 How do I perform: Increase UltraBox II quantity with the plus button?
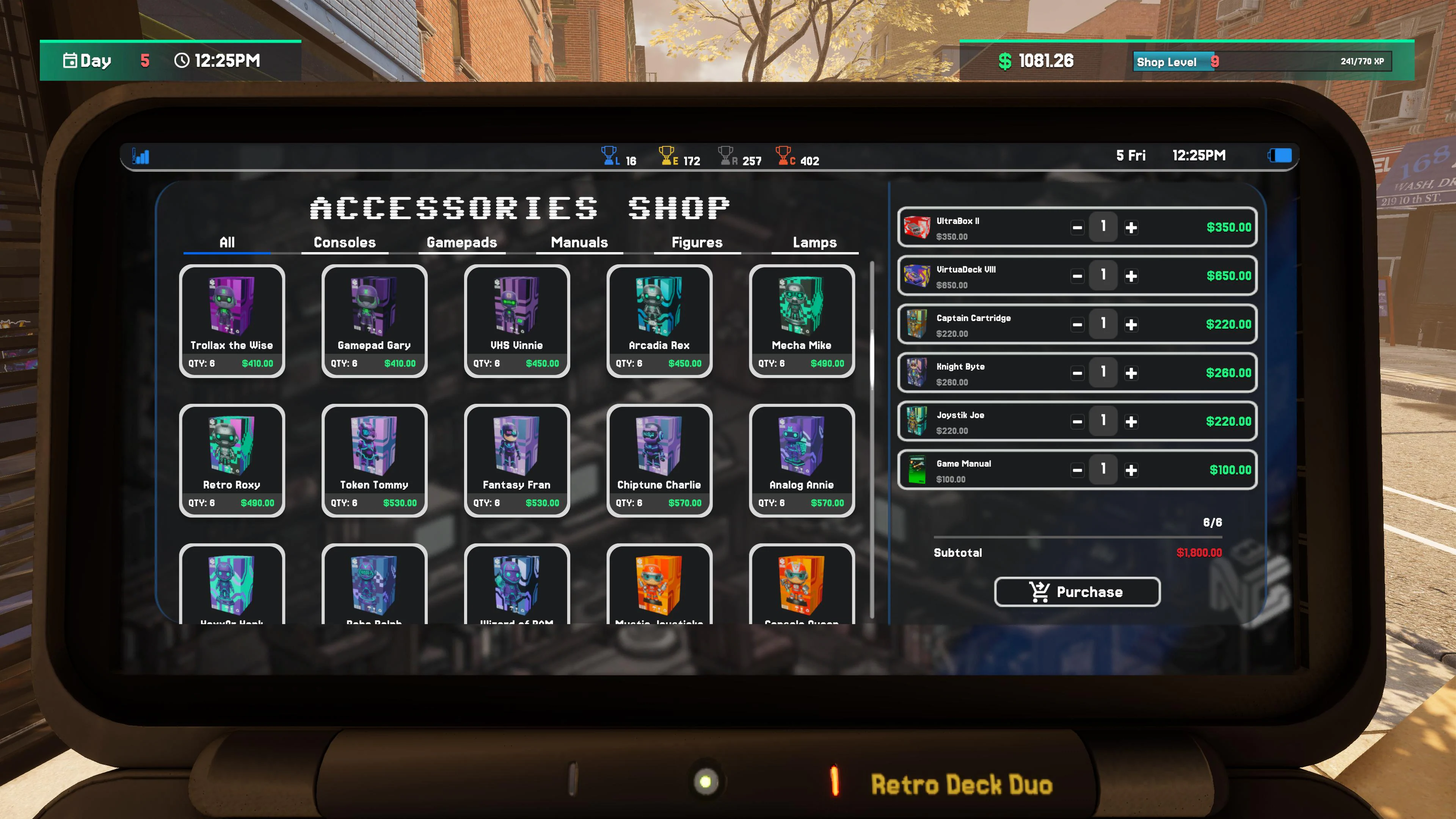point(1130,227)
